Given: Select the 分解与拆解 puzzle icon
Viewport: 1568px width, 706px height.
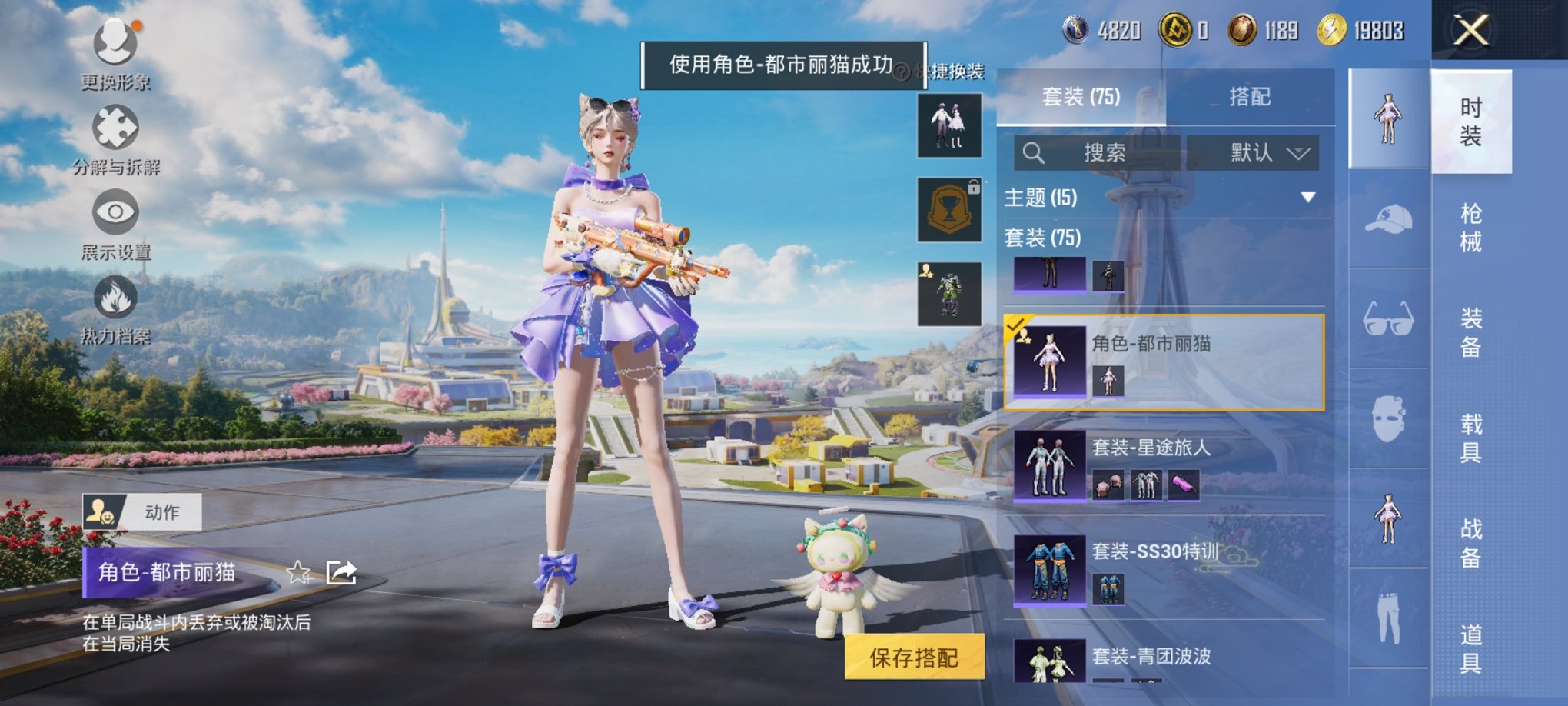Looking at the screenshot, I should [x=114, y=125].
